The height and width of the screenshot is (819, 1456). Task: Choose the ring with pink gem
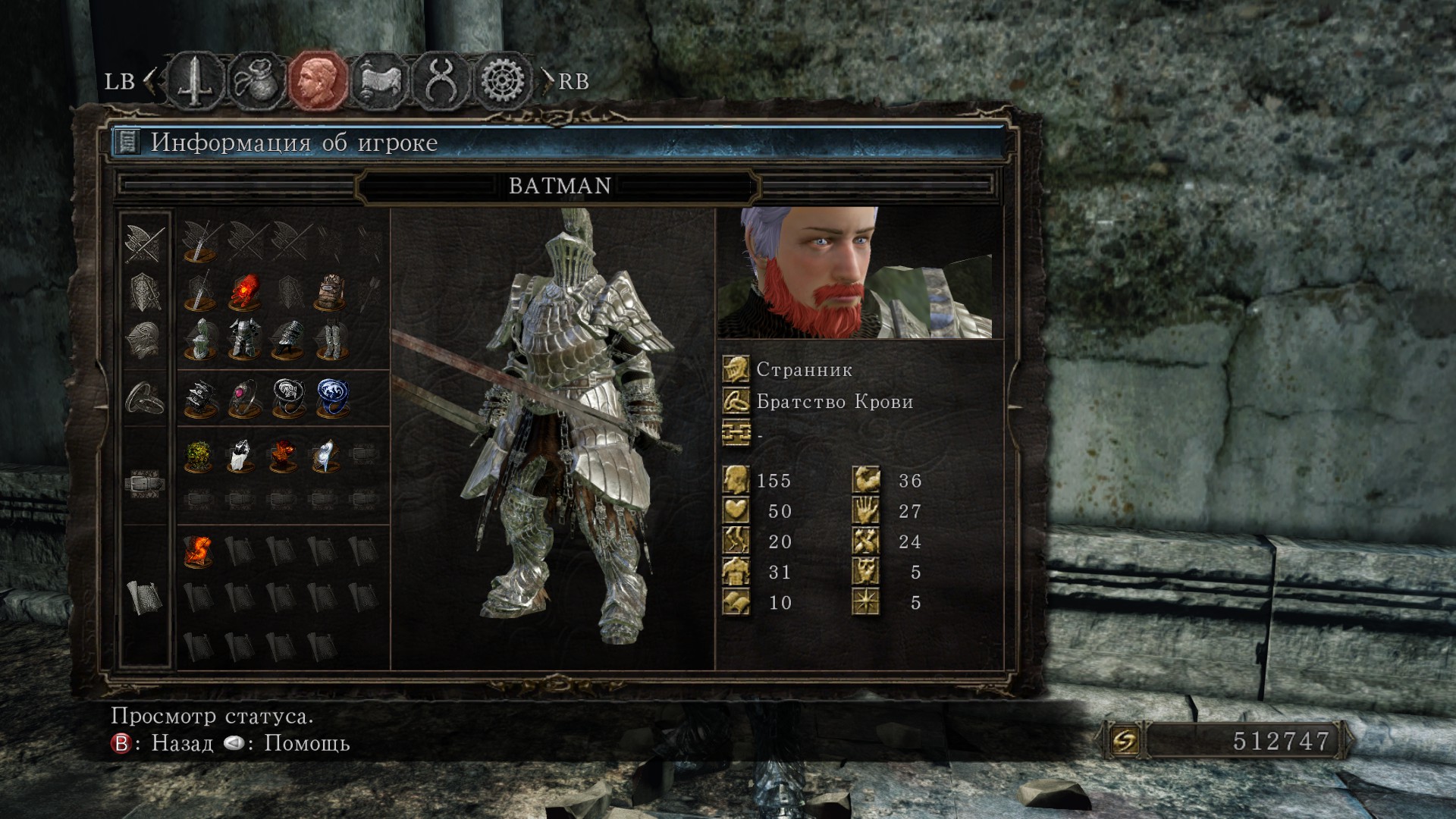coord(244,399)
